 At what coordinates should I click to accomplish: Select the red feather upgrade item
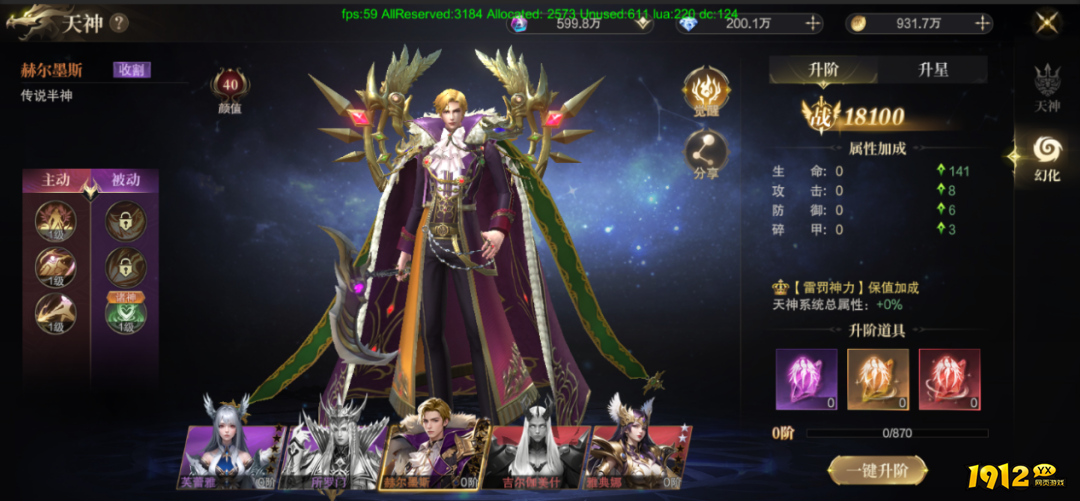pyautogui.click(x=949, y=379)
